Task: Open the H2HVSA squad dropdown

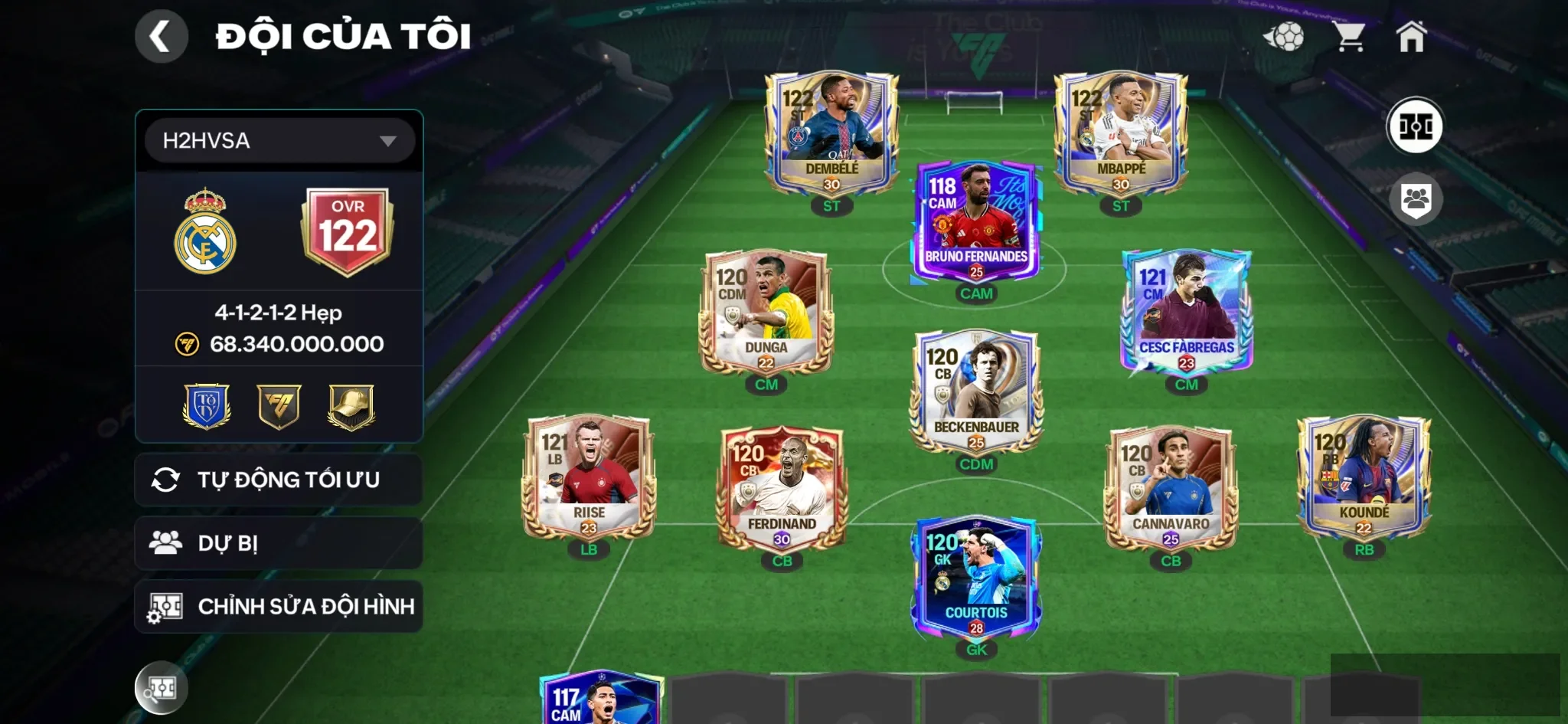Action: [279, 141]
